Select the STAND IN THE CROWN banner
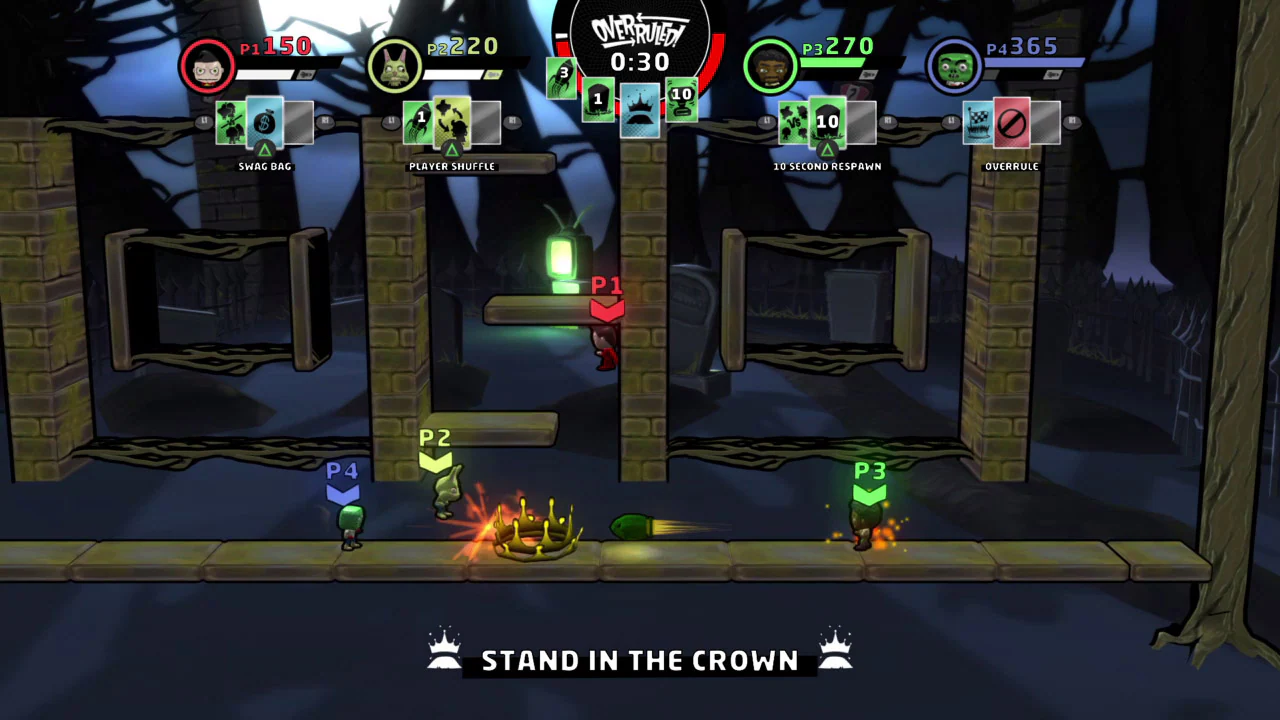 pos(640,660)
